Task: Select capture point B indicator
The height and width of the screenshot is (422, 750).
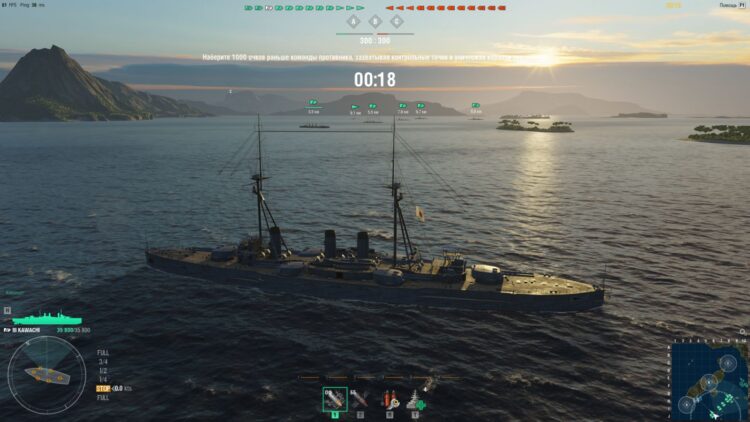Action: [375, 21]
